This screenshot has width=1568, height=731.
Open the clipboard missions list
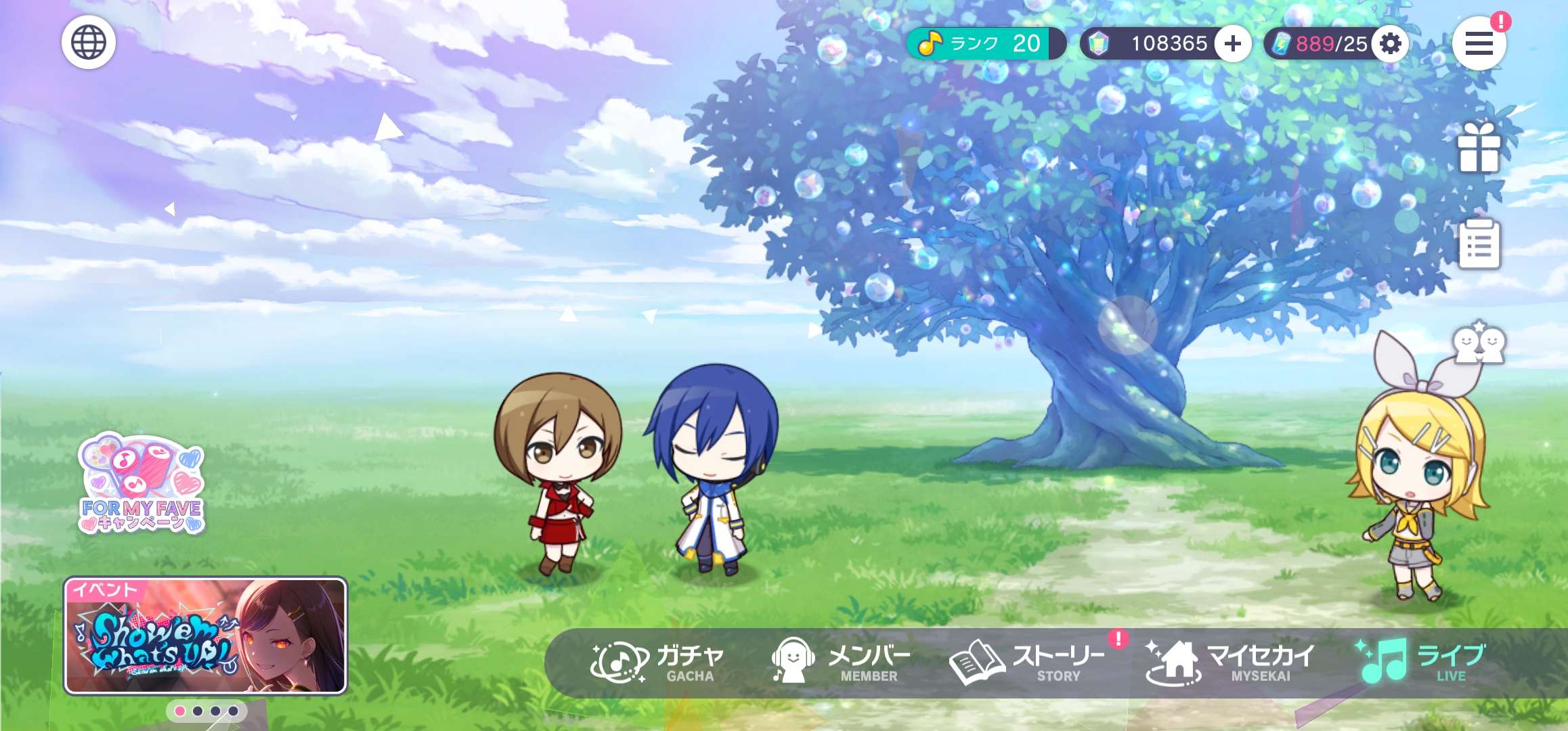click(x=1479, y=244)
